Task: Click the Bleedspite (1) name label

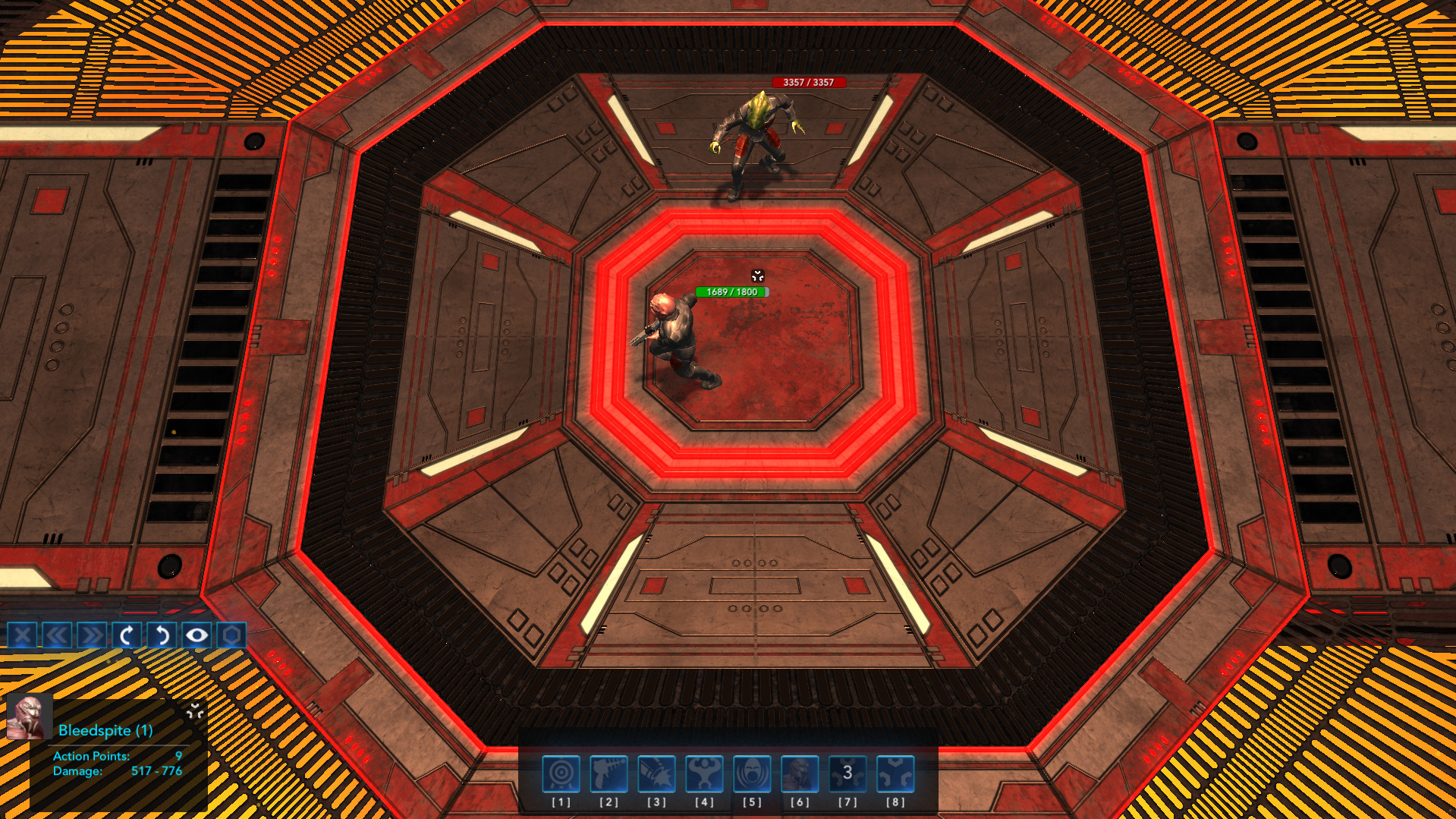Action: click(x=105, y=732)
